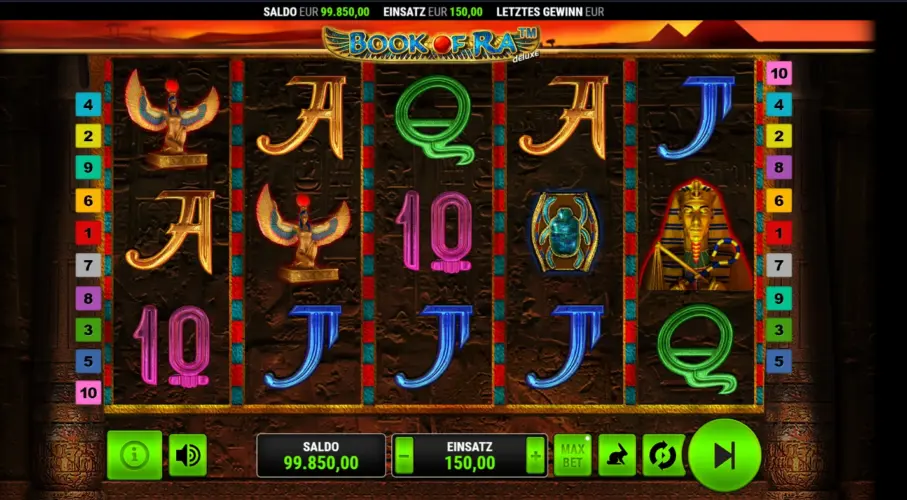
Task: Open the info paytable button
Action: (133, 455)
